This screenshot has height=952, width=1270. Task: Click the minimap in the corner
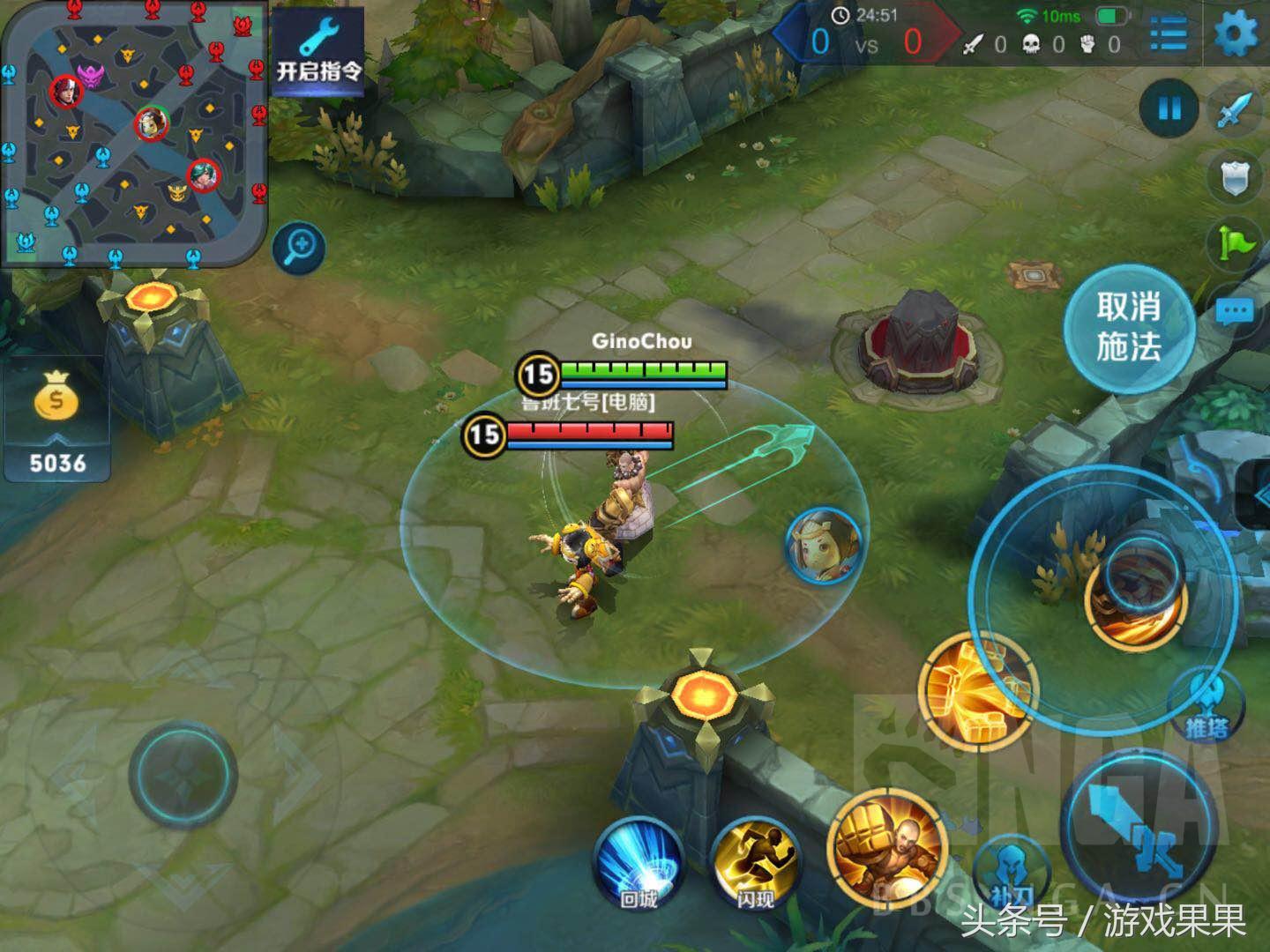(134, 134)
